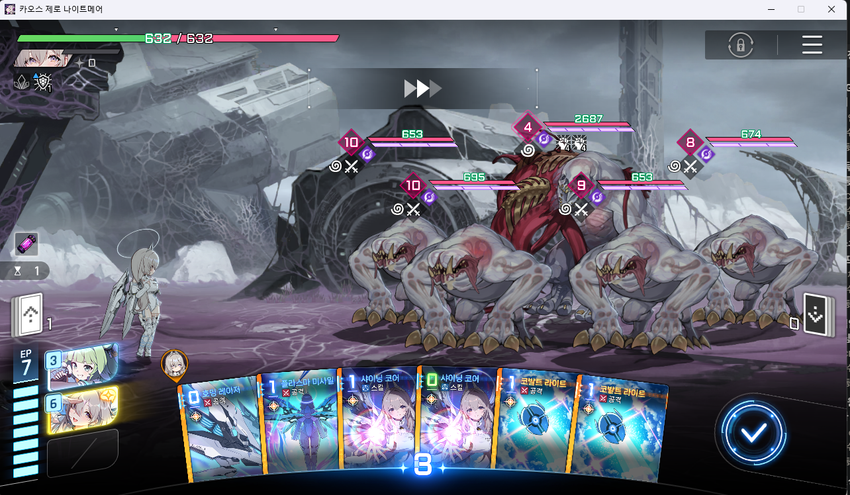
Task: Toggle the fast-forward battle speed
Action: (x=421, y=89)
